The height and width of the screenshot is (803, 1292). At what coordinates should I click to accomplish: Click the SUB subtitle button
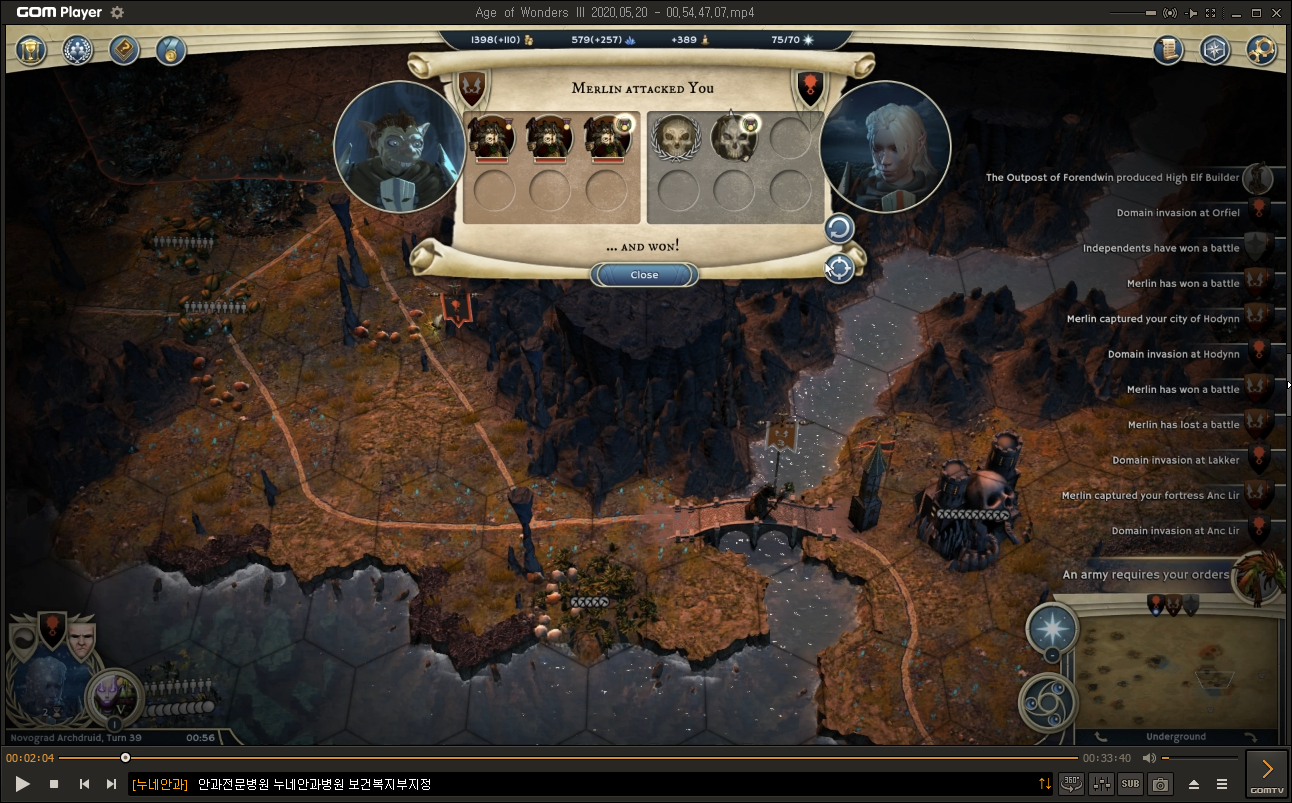click(x=1130, y=784)
